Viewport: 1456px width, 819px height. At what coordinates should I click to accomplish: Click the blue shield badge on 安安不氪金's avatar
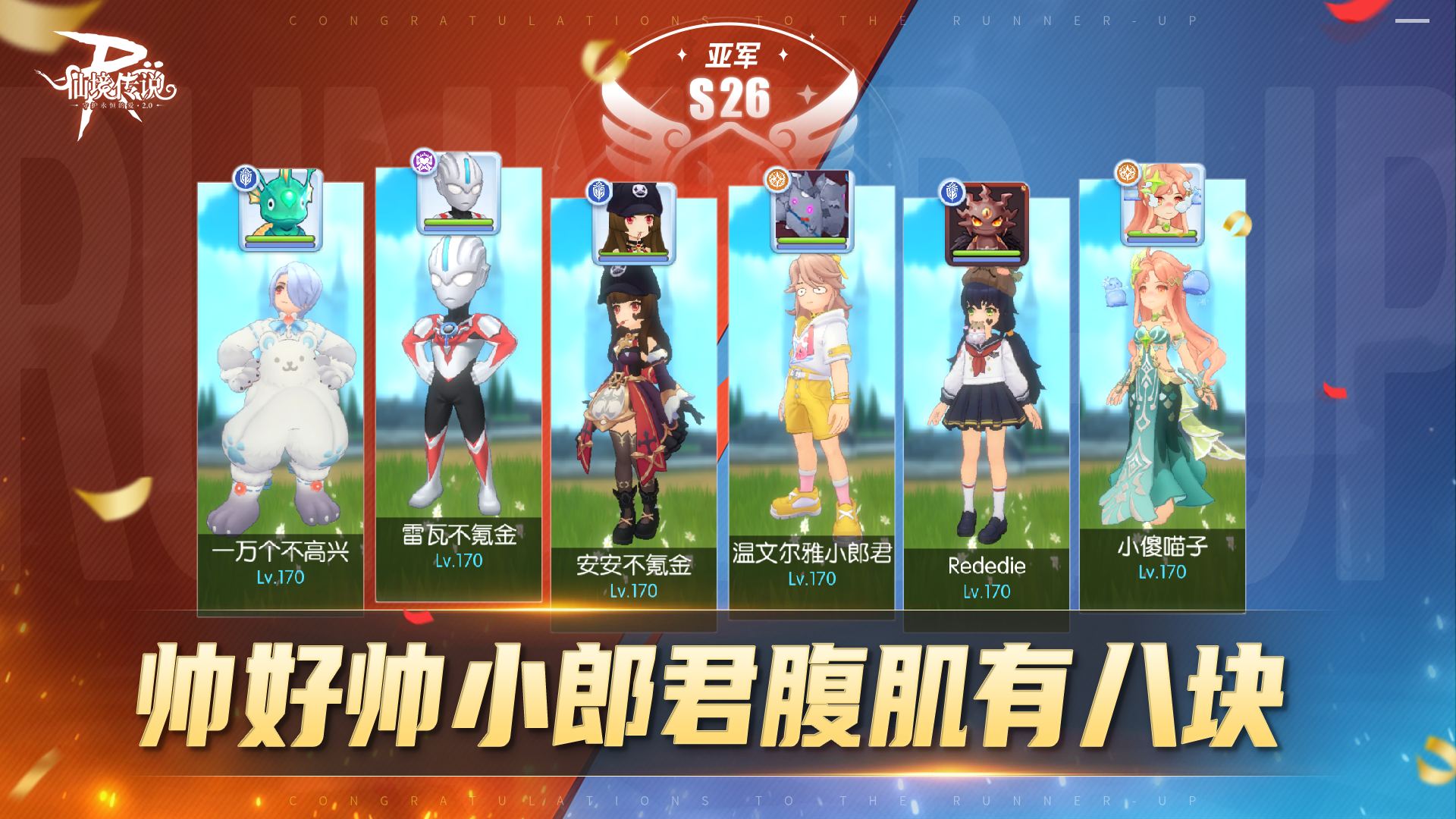(598, 192)
